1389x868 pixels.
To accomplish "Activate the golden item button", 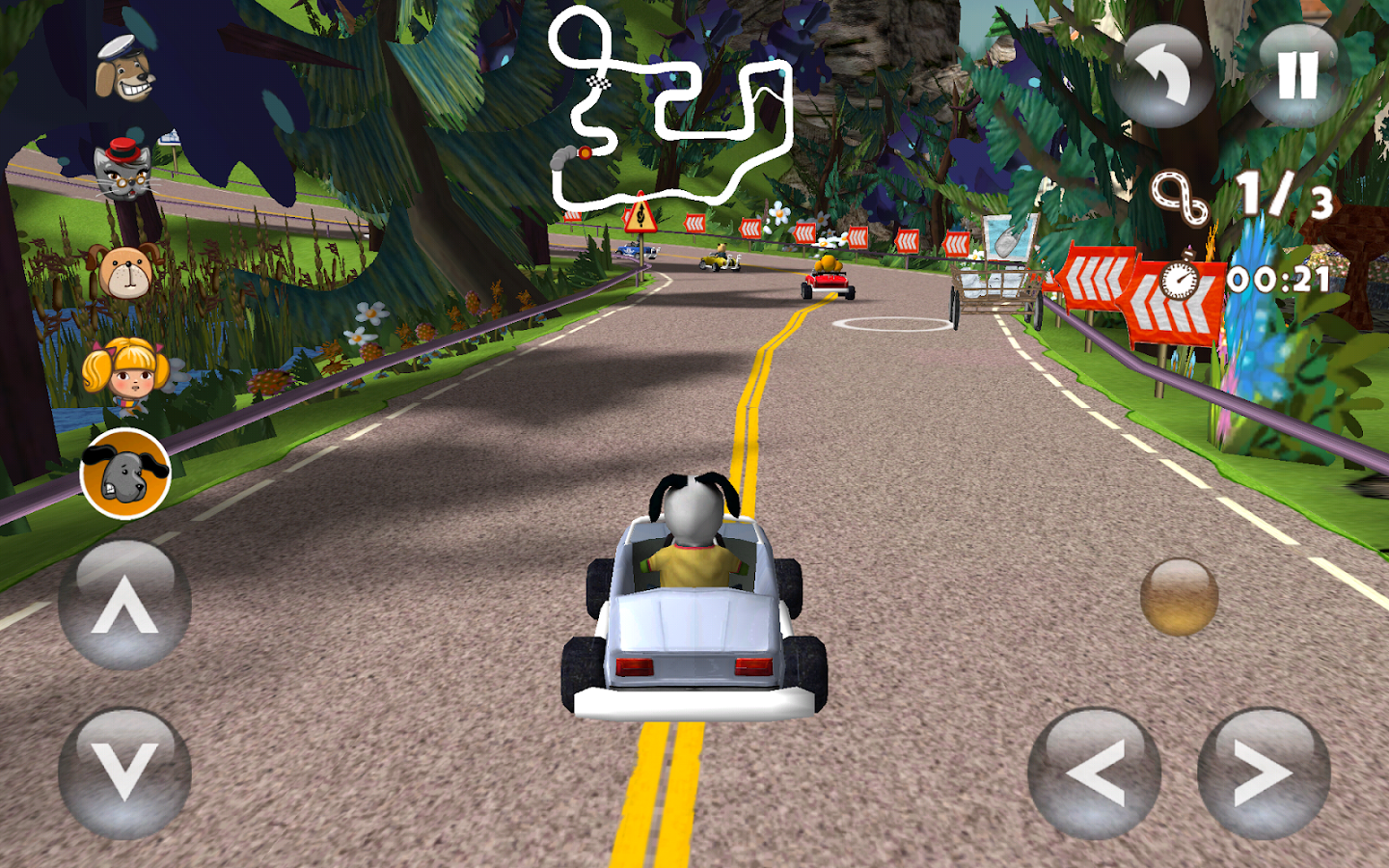I will pyautogui.click(x=1179, y=597).
